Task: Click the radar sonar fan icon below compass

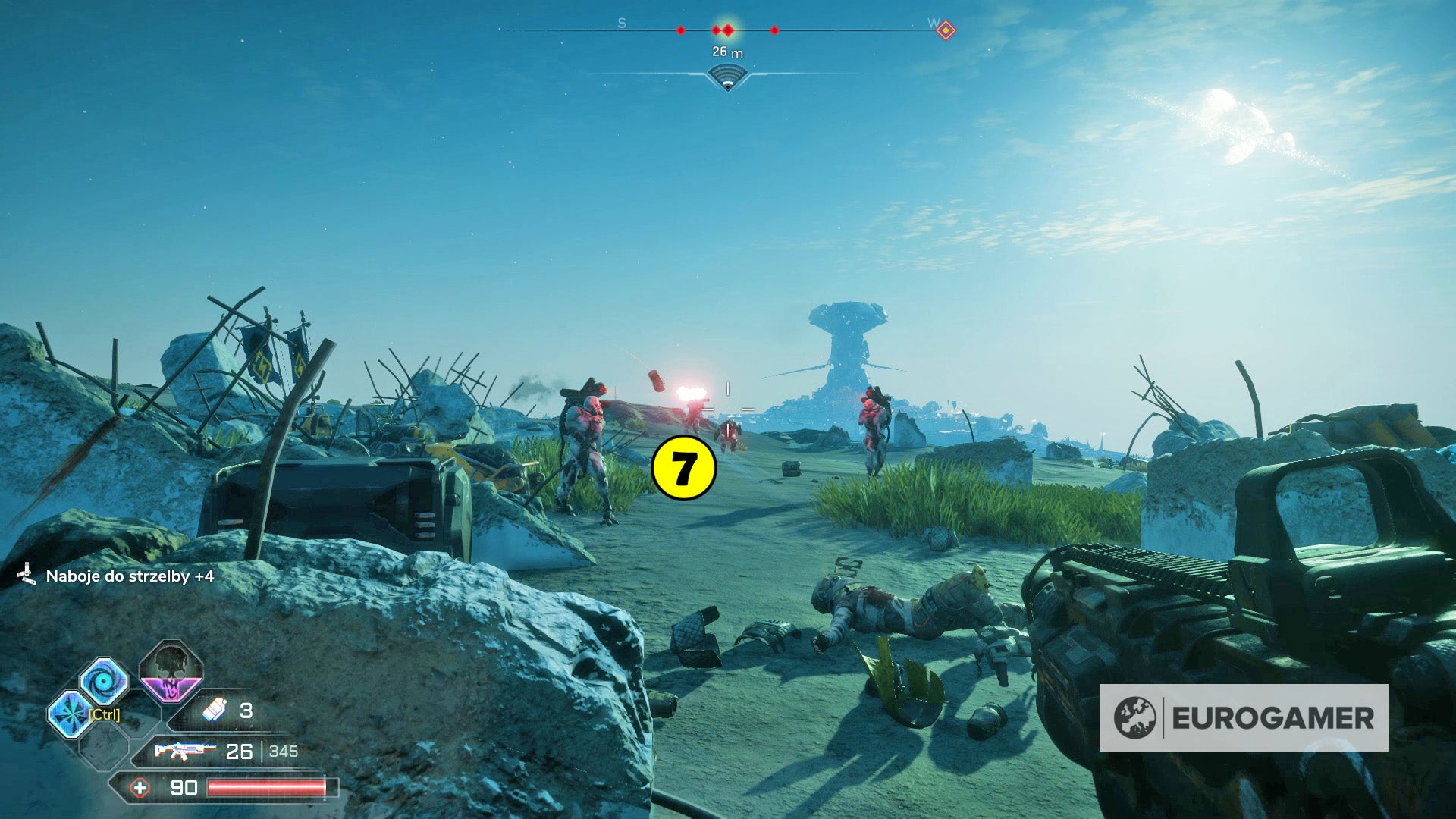Action: pyautogui.click(x=728, y=75)
